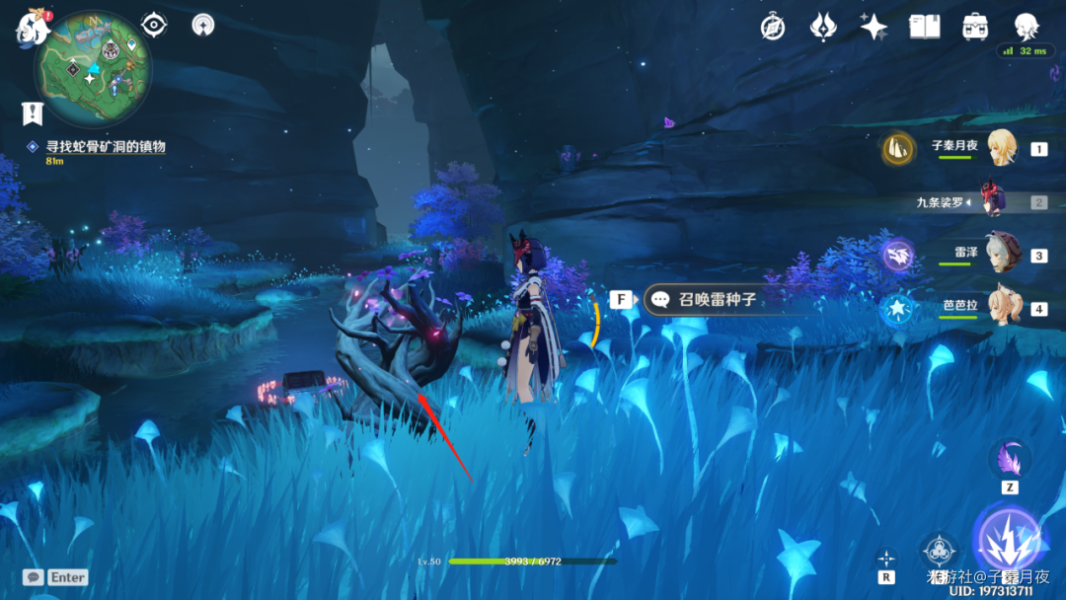Open the chat bubble icon

[34, 577]
